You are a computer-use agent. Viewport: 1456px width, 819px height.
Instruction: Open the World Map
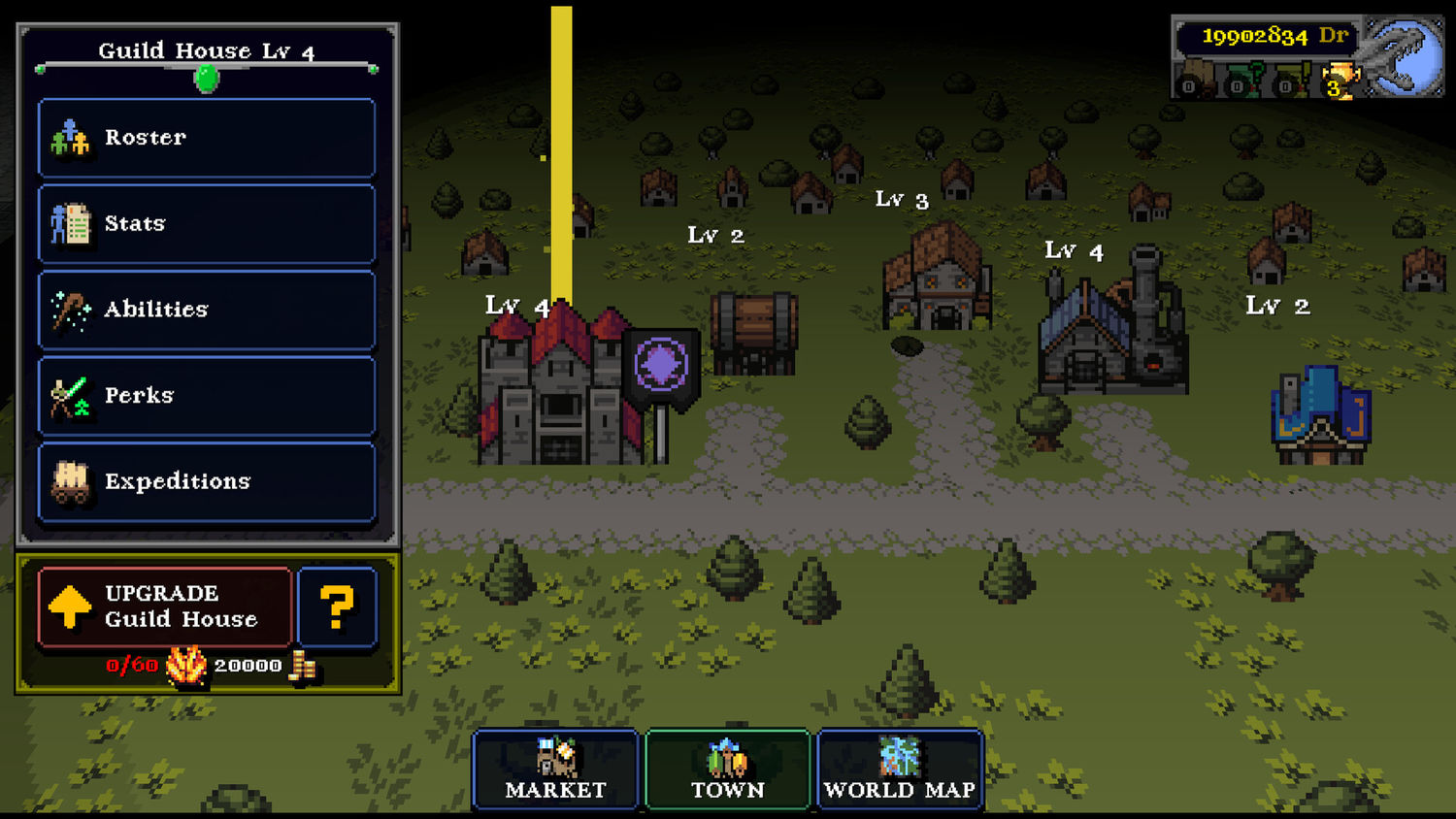(900, 770)
